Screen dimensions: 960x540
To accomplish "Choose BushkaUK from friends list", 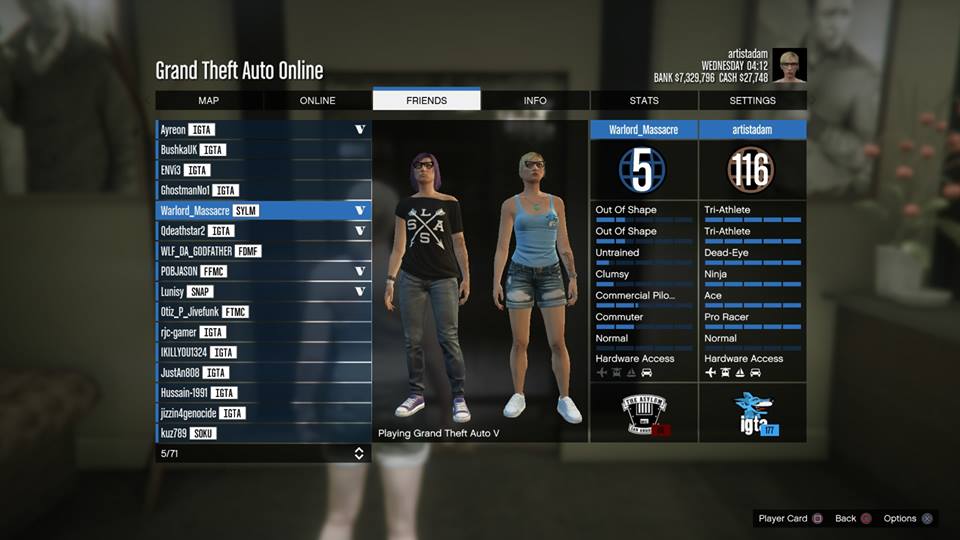I will click(x=263, y=150).
